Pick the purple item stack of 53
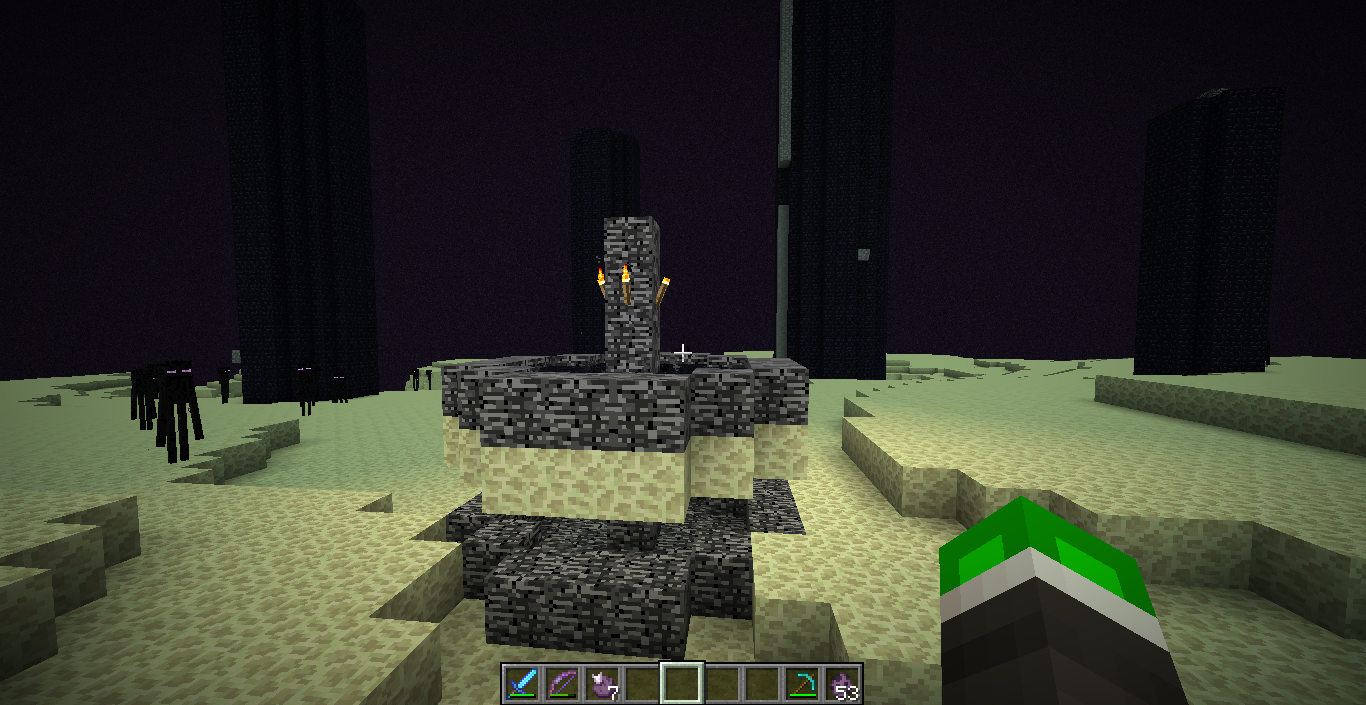Screen dimensions: 1366x705 pos(842,684)
